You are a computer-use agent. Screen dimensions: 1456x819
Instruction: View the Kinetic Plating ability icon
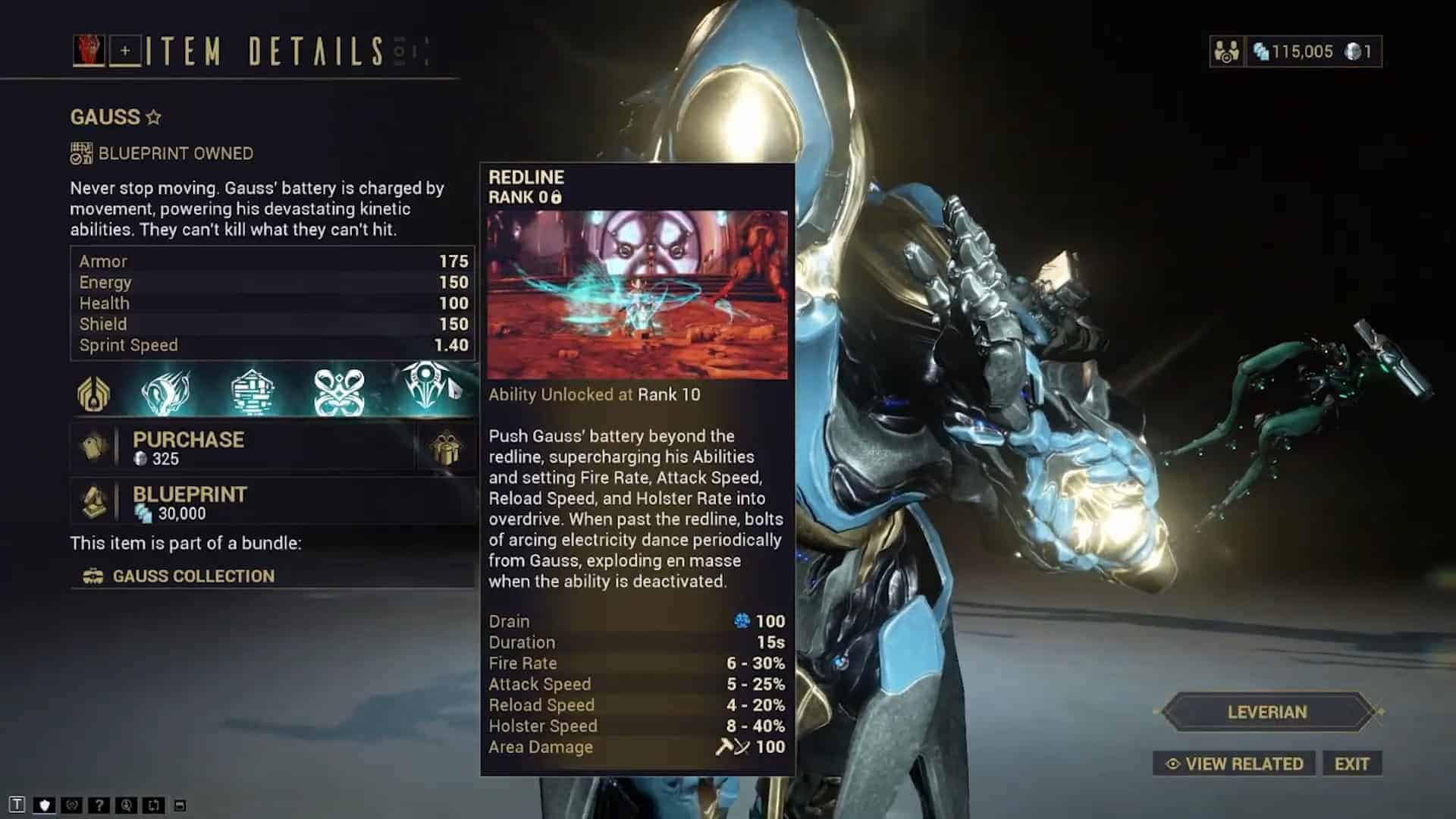[x=252, y=391]
